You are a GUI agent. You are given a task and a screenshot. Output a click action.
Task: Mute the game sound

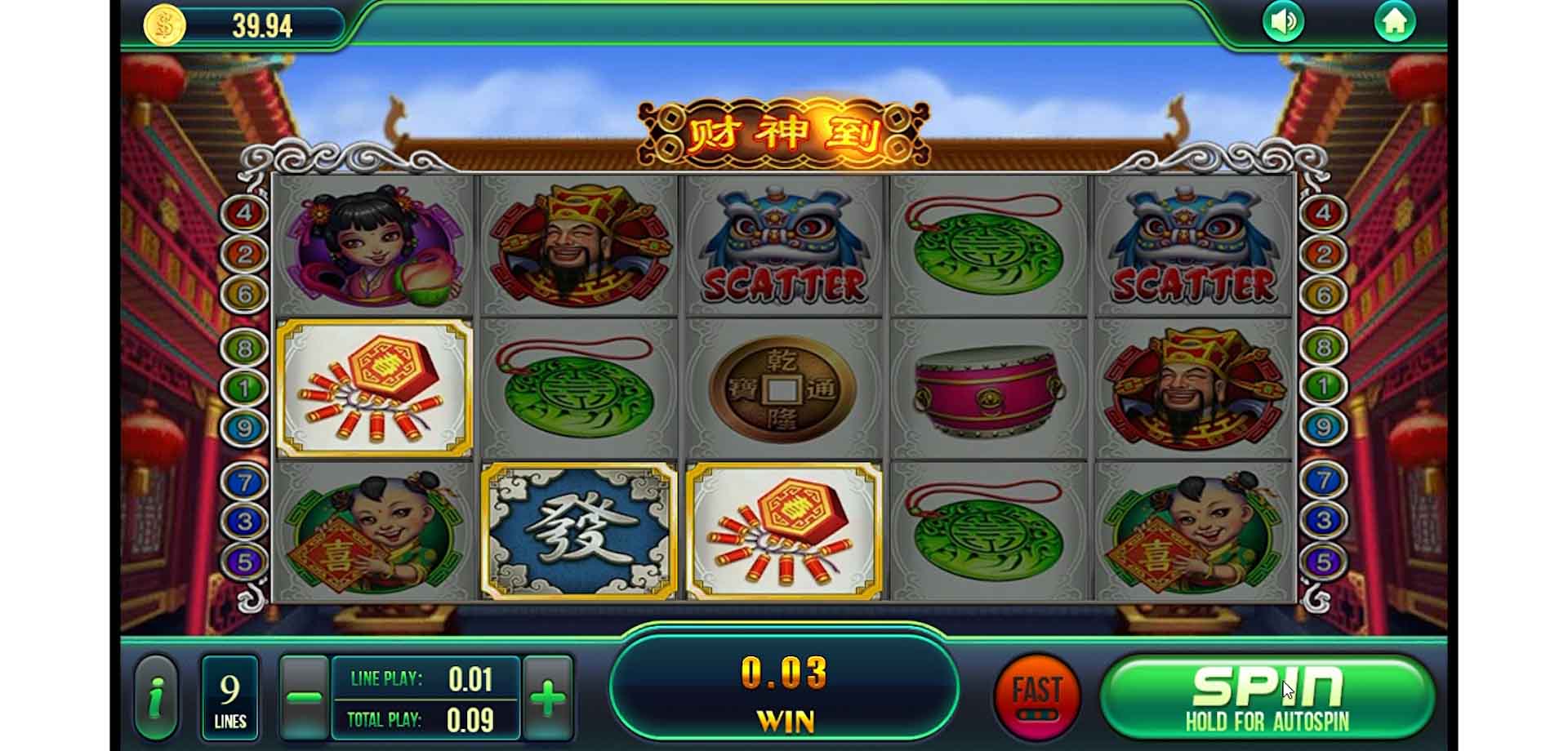1284,22
